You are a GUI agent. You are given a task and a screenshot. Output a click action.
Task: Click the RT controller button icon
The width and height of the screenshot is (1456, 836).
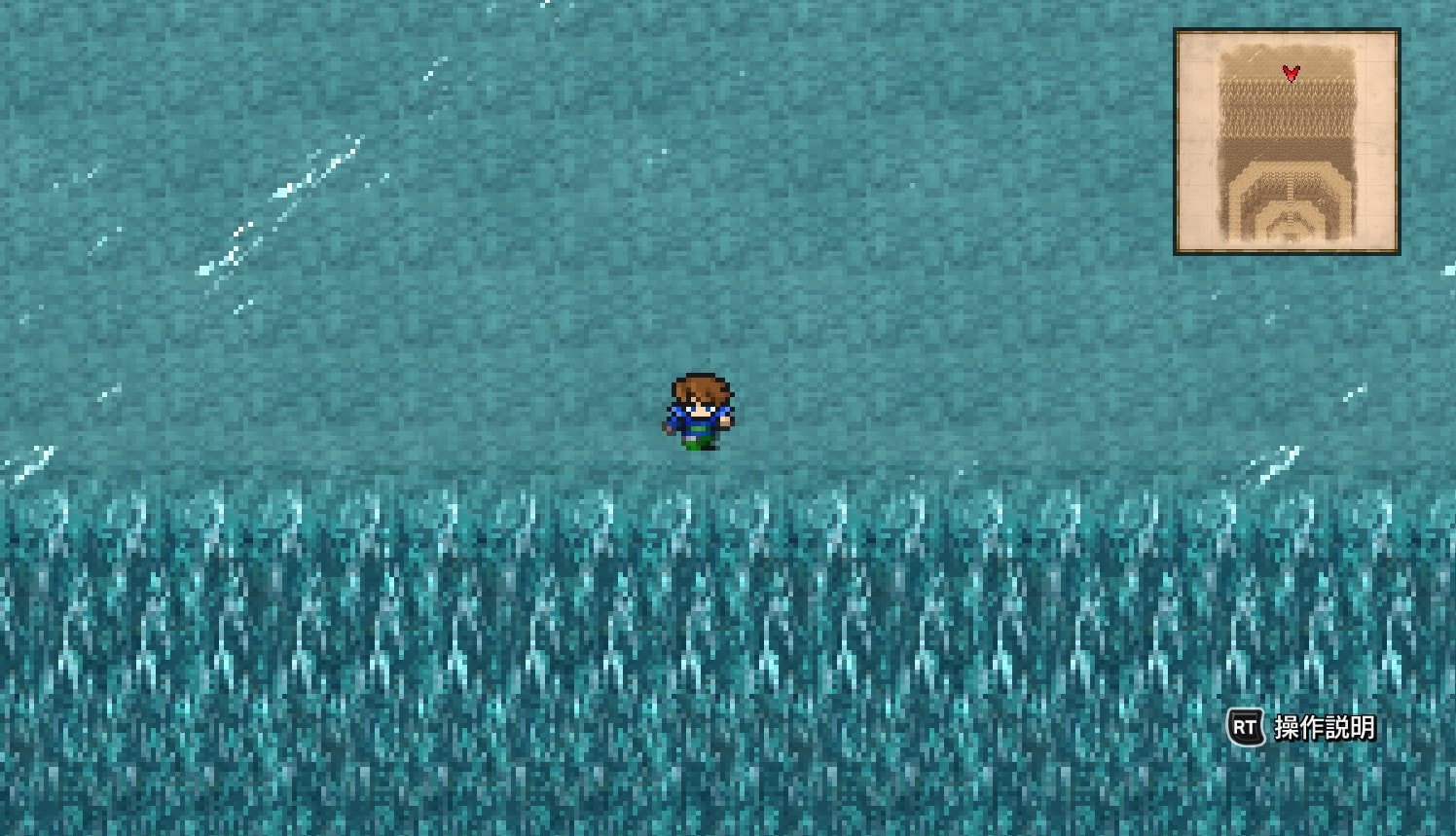click(x=1247, y=726)
